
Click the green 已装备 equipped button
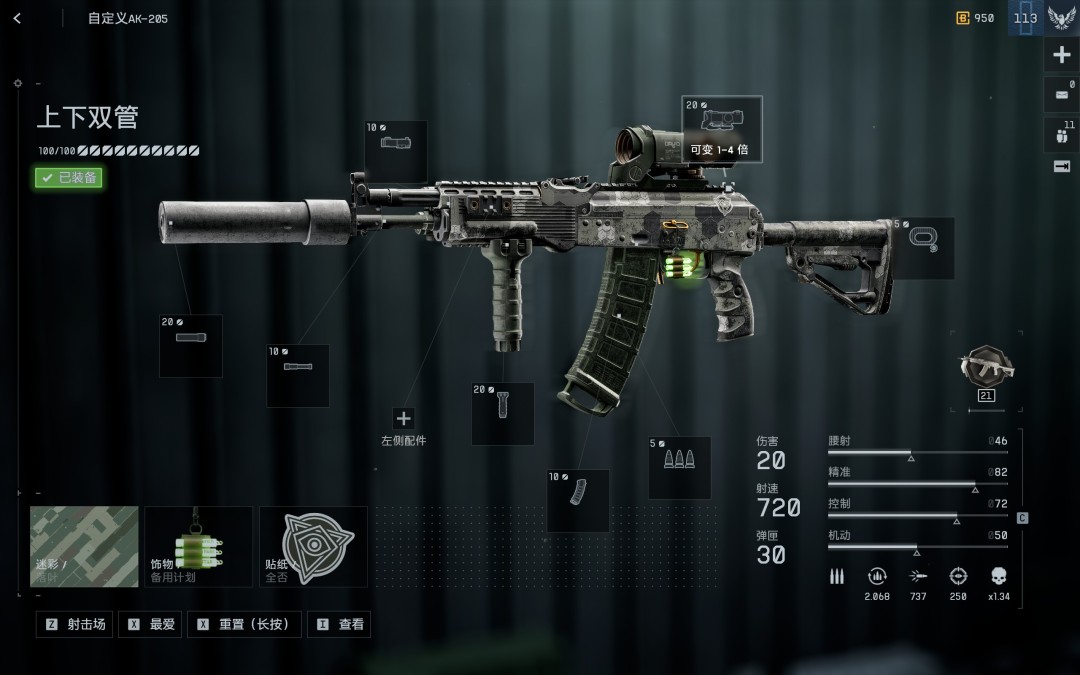tap(69, 177)
